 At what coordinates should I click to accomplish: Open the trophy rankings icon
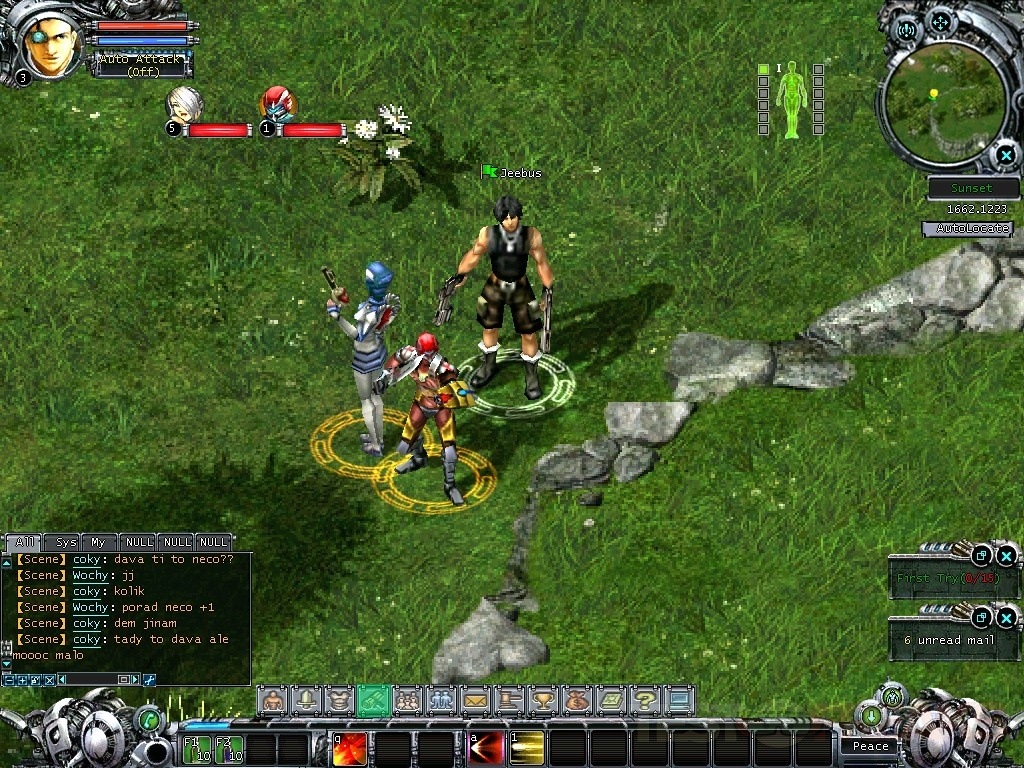(542, 700)
